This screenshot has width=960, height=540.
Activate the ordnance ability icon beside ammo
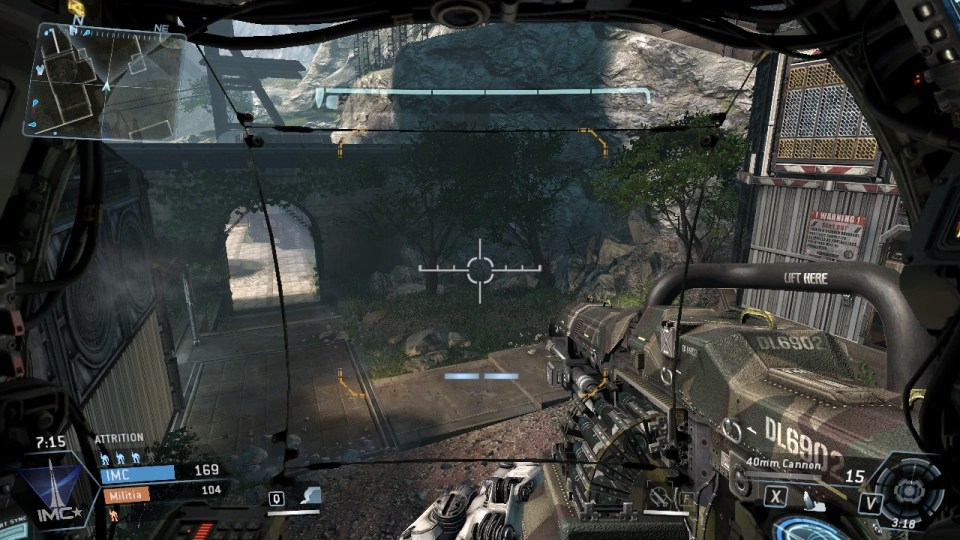815,497
